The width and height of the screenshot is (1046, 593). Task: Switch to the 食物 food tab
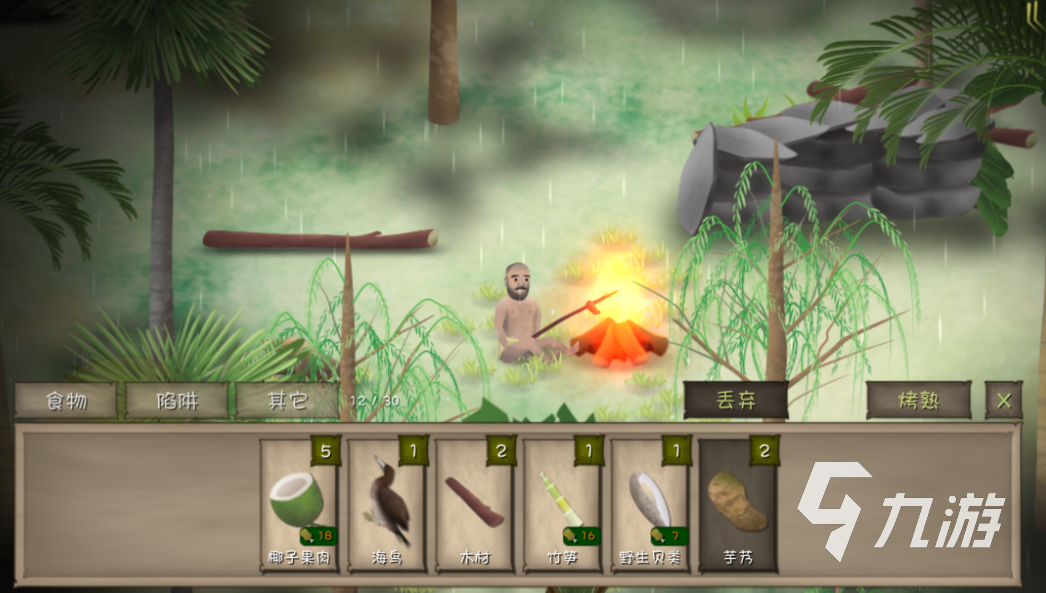point(66,401)
